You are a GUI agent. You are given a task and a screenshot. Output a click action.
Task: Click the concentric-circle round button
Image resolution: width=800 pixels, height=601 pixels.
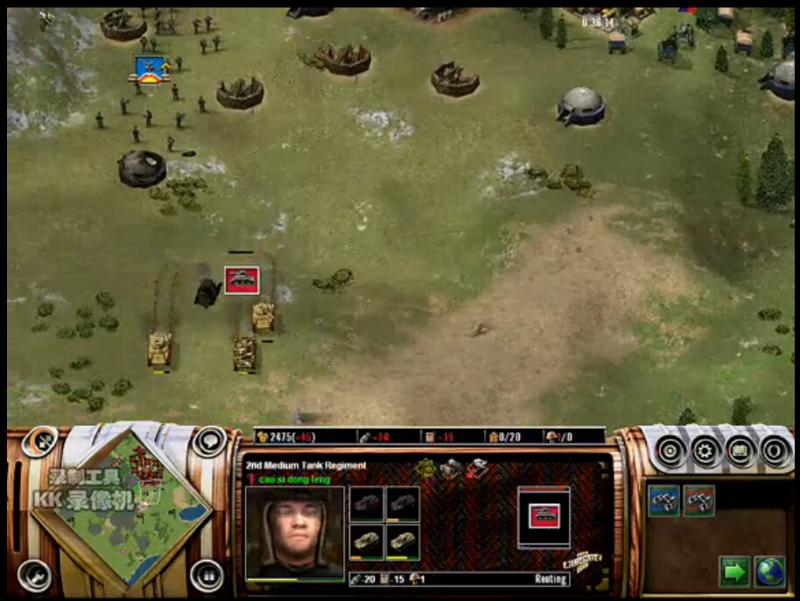tap(671, 451)
